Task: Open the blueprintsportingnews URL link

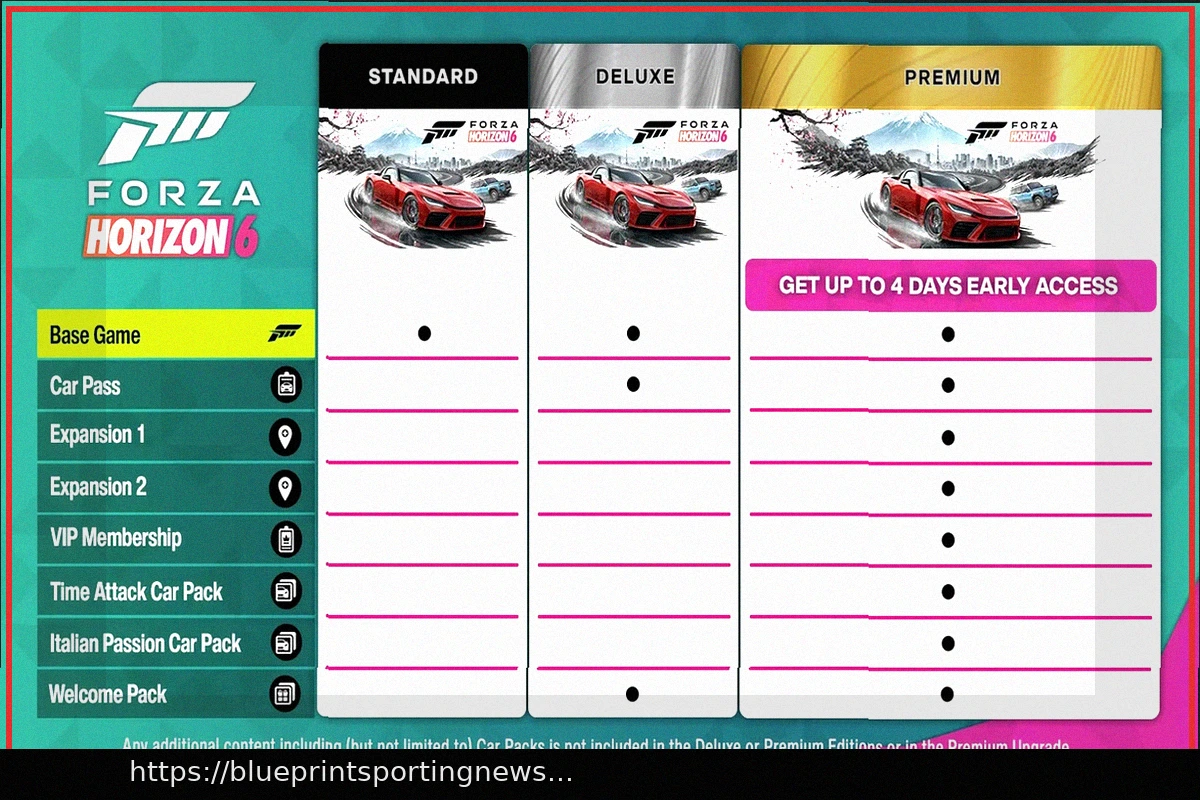Action: [x=350, y=772]
